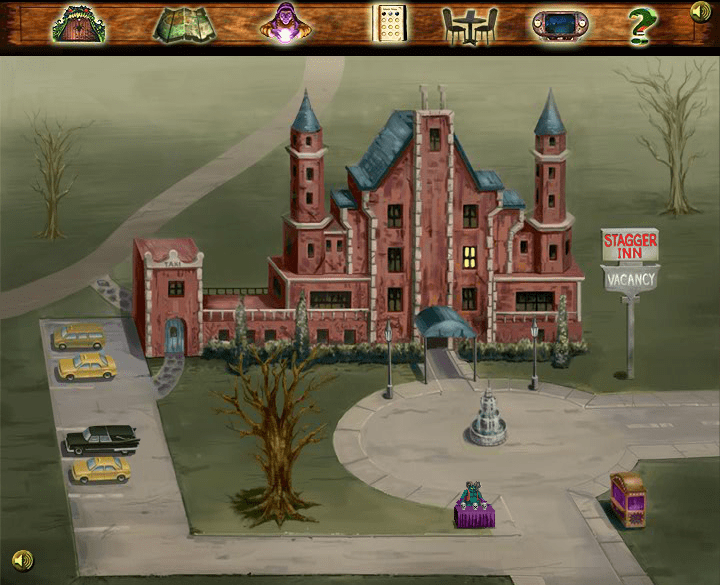The height and width of the screenshot is (585, 720).
Task: Select the table and chairs icon
Action: (x=470, y=24)
